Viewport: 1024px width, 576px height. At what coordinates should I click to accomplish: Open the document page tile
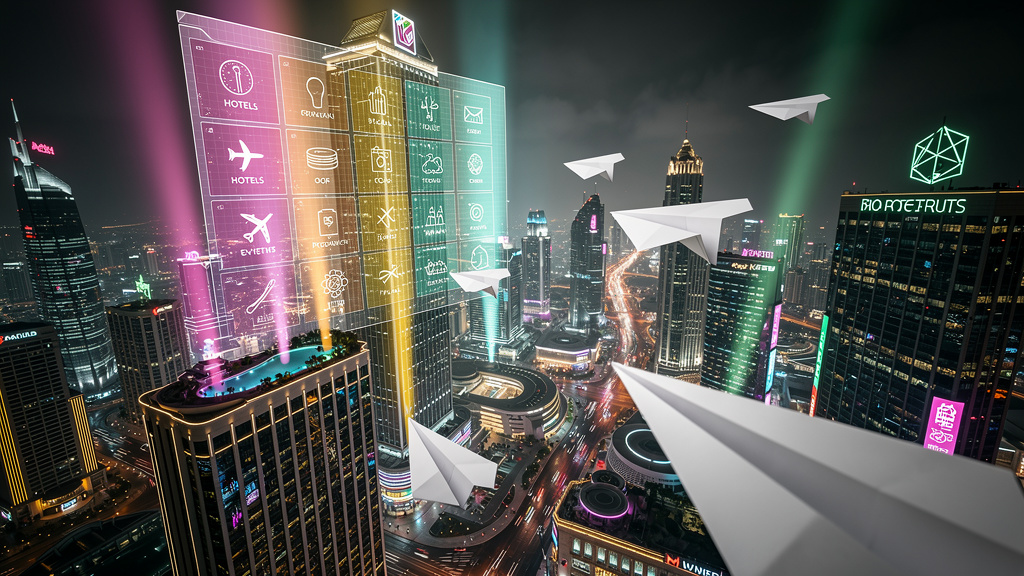(x=327, y=225)
